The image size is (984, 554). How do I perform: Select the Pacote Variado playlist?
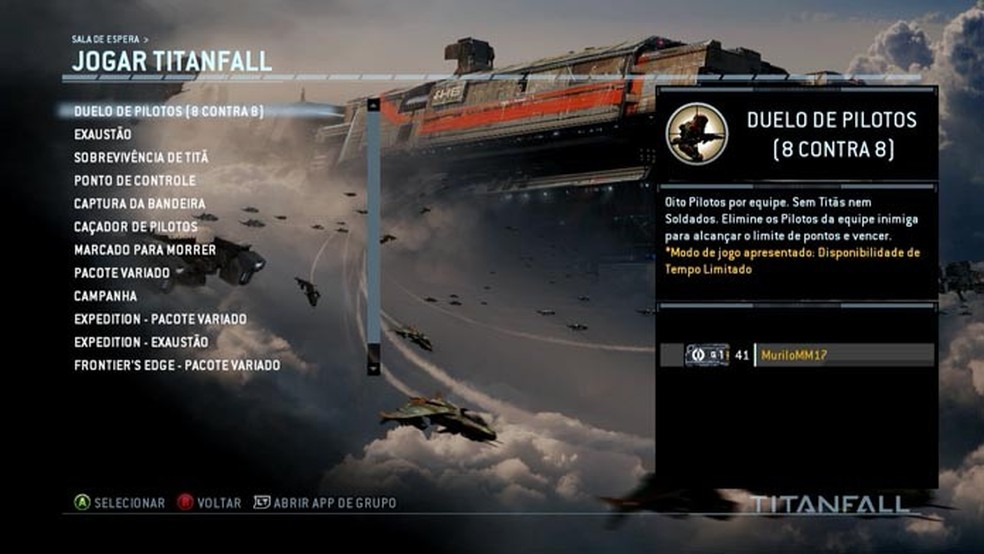[121, 273]
